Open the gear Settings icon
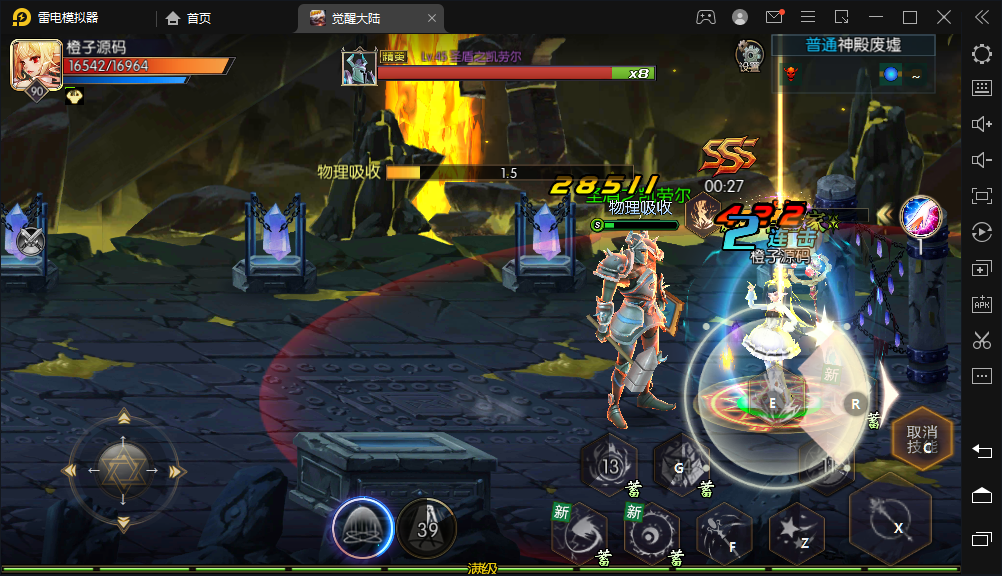Image resolution: width=1002 pixels, height=576 pixels. [749, 55]
